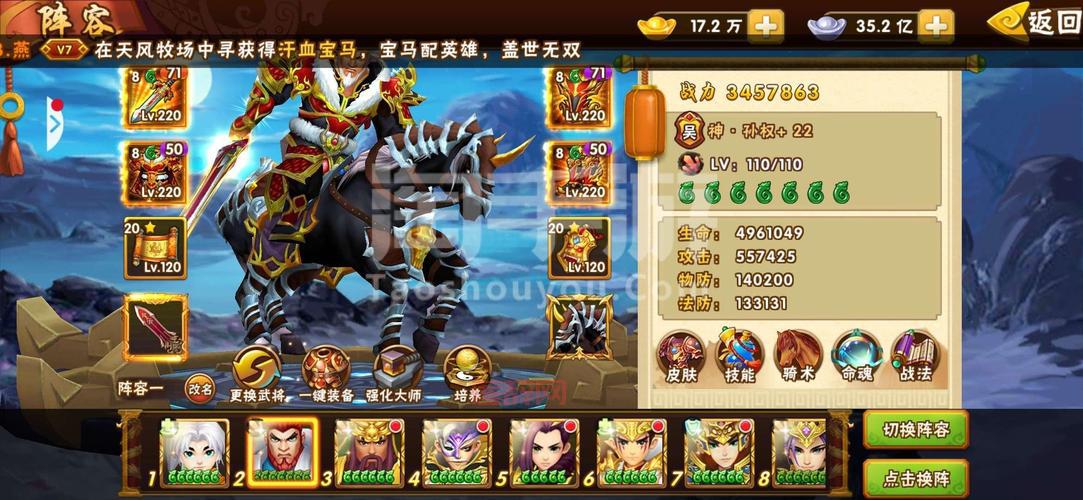Add gold ingots with the plus button

766,26
